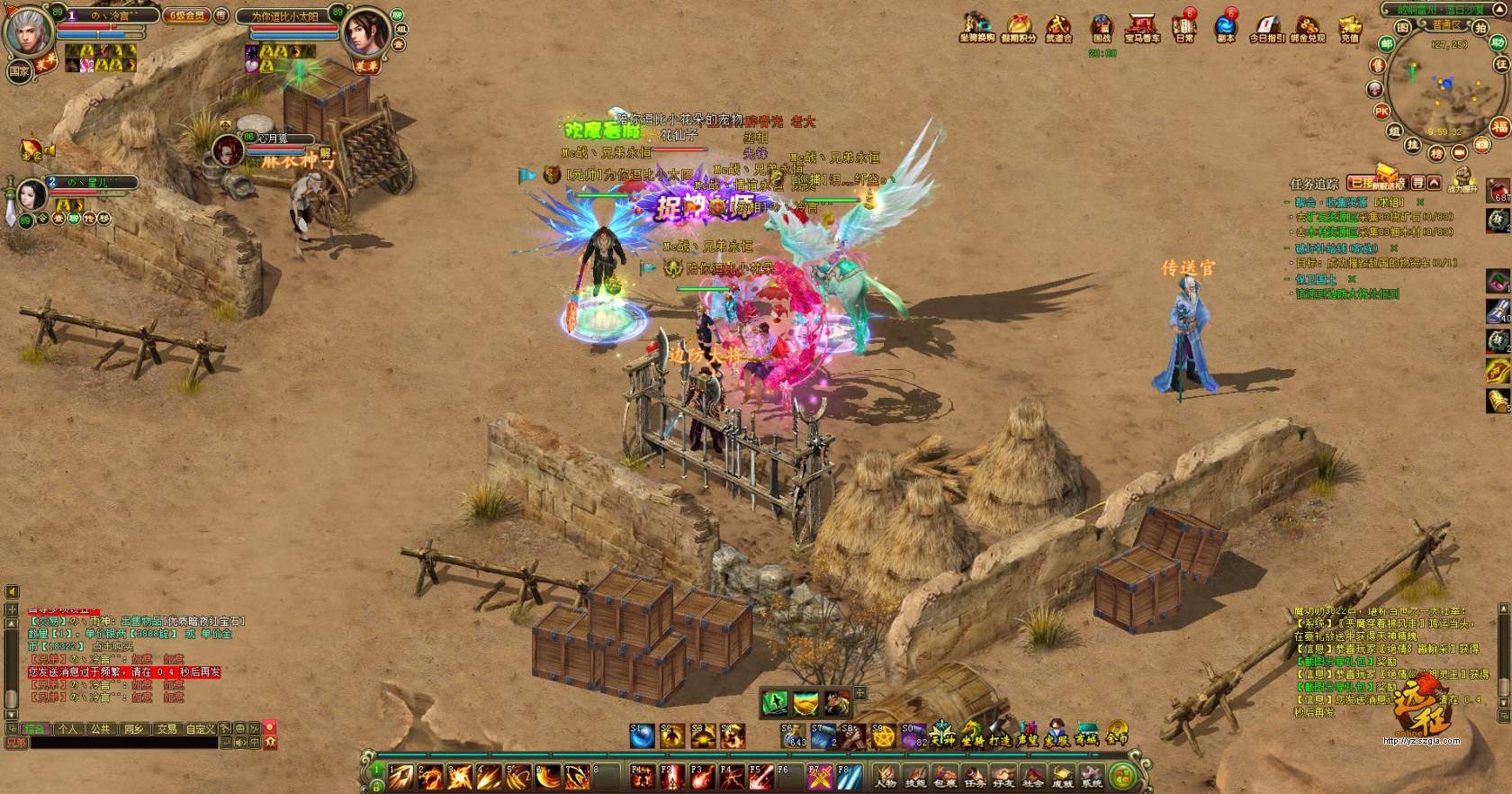The height and width of the screenshot is (794, 1512).
Task: Use the S6 potion hotbar slot
Action: click(x=793, y=736)
